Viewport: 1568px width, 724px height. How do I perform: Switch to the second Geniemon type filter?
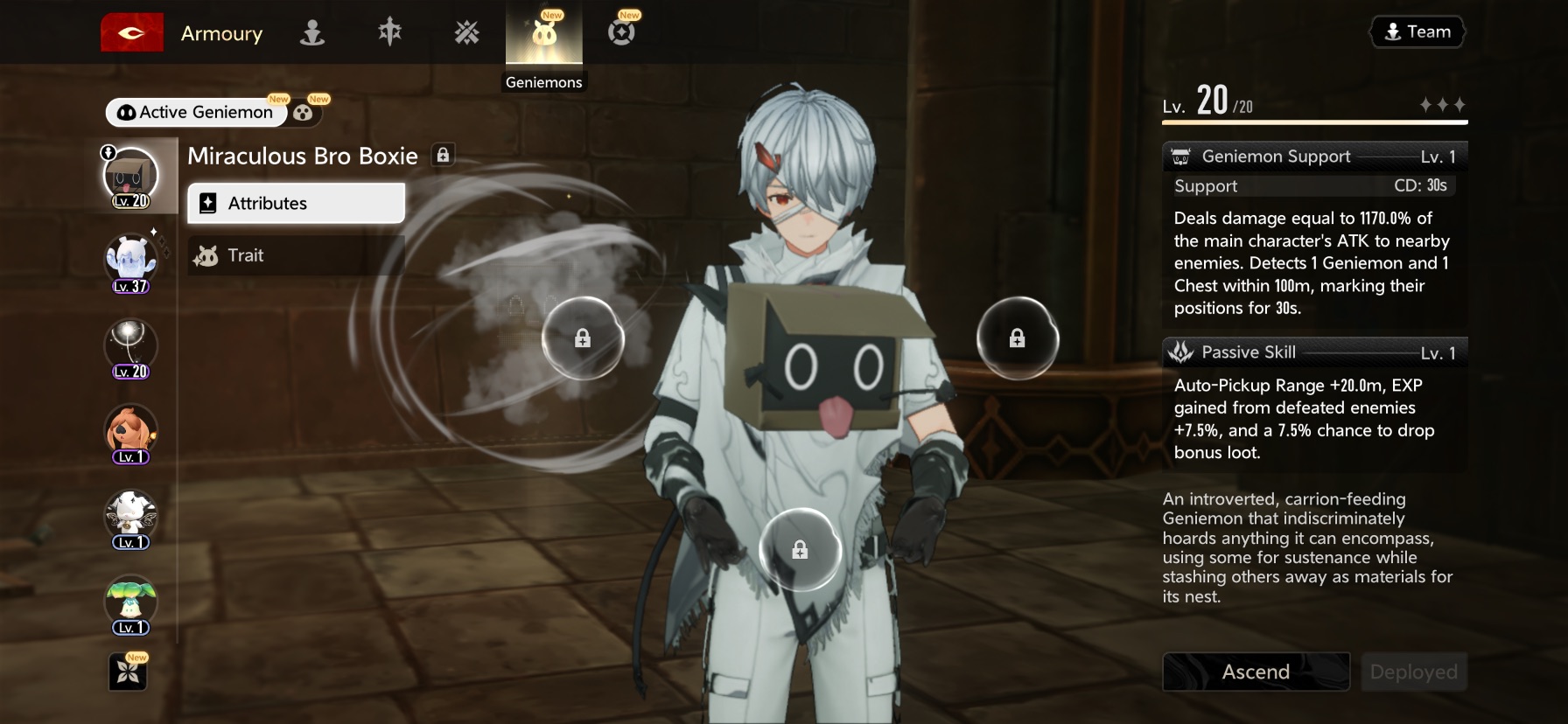(304, 112)
